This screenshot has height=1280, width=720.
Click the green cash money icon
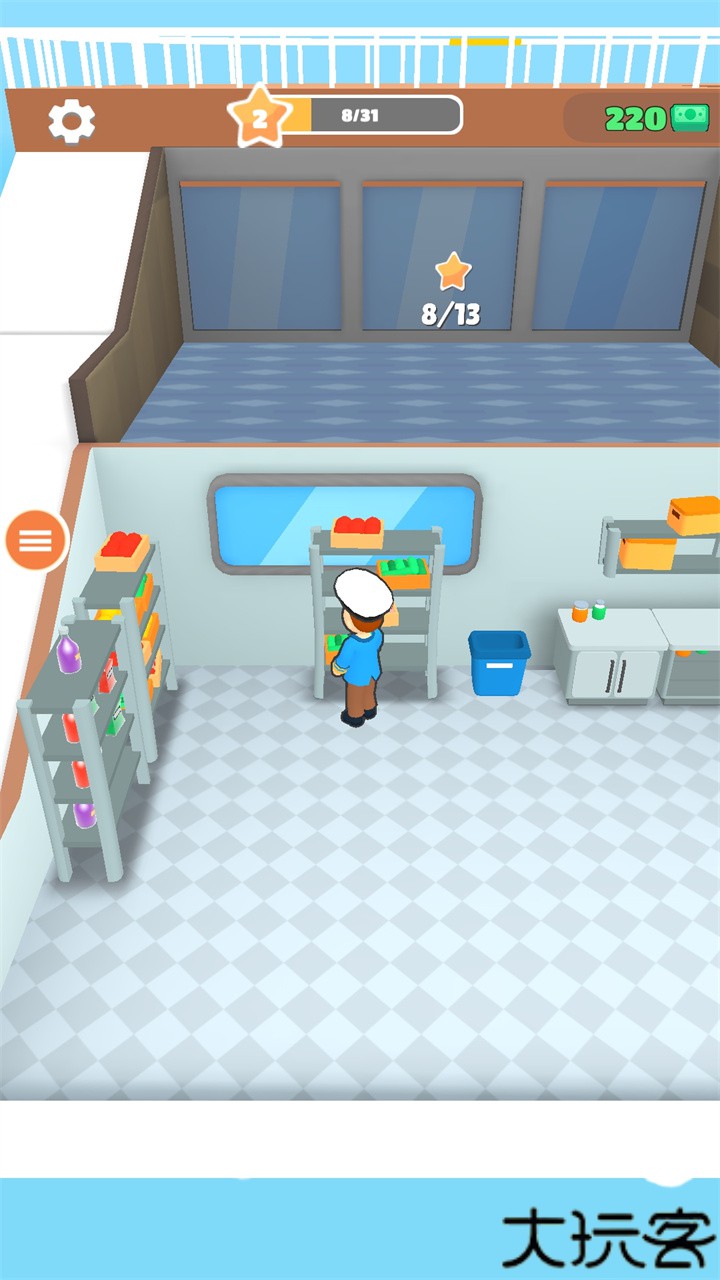[689, 118]
